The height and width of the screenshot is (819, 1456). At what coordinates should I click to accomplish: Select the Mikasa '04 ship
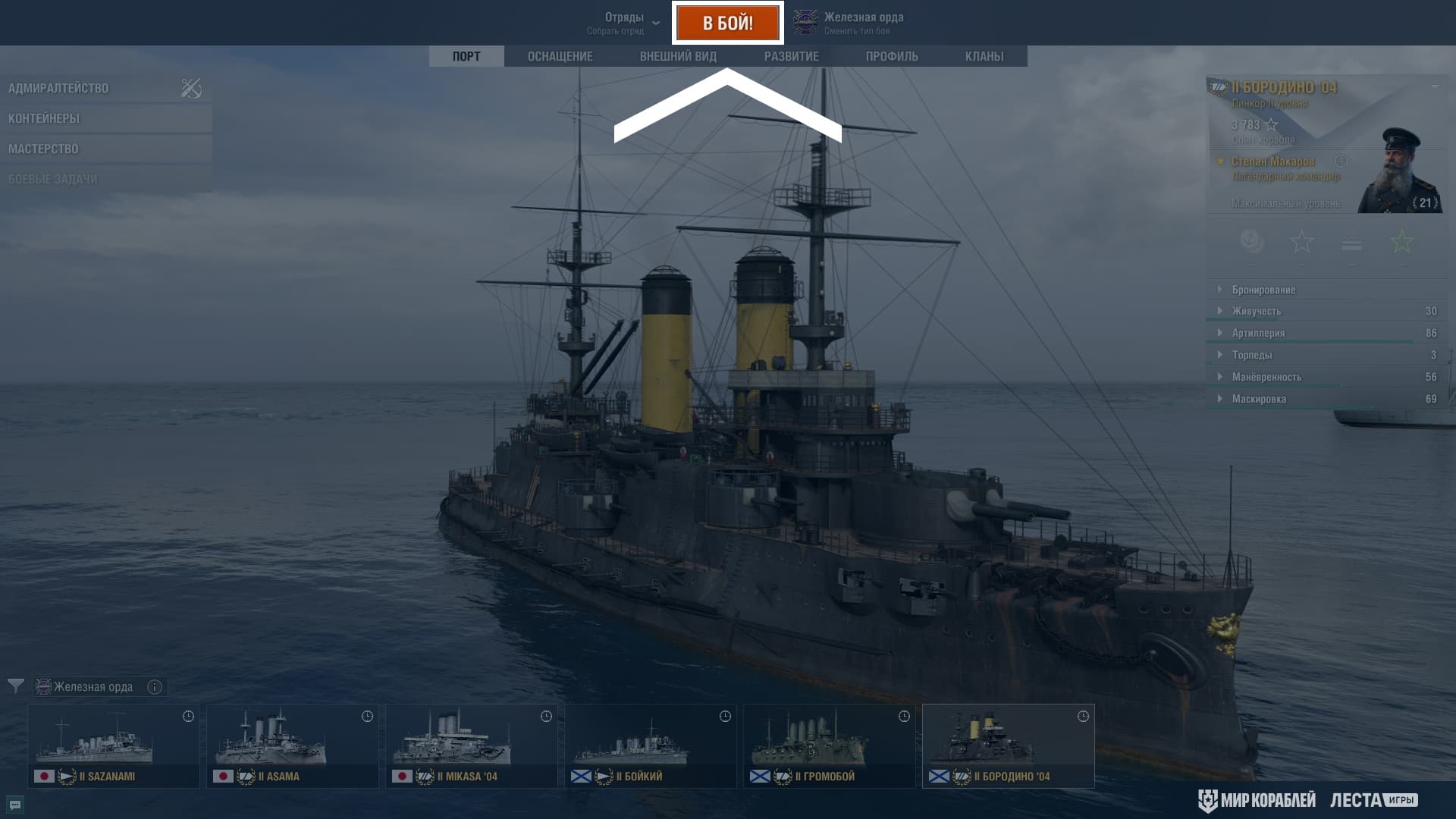coord(472,745)
